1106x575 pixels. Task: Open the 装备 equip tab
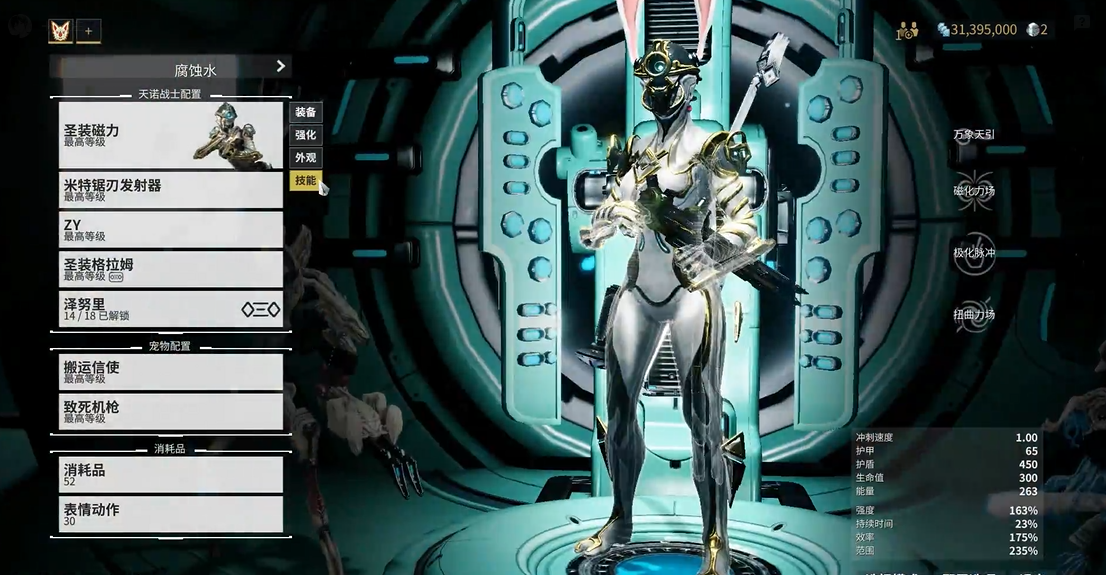tap(305, 112)
